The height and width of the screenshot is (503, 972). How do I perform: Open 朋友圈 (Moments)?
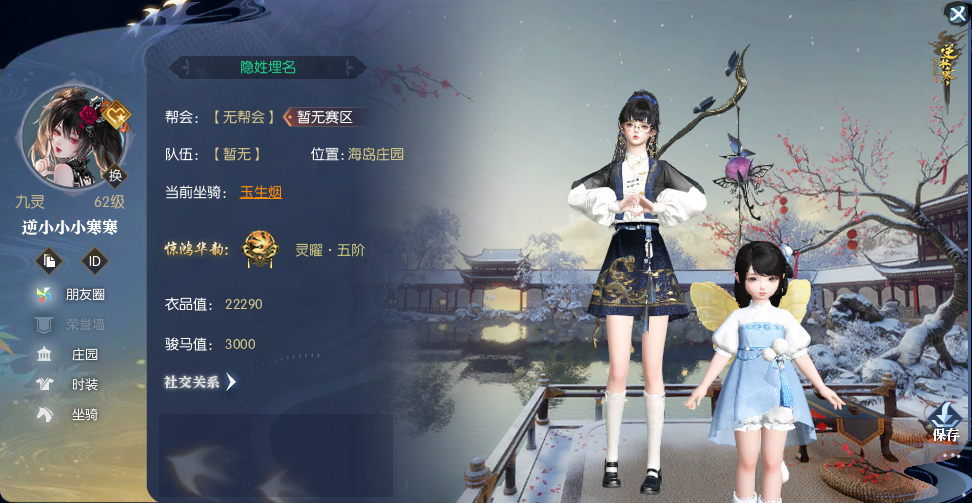[x=73, y=294]
